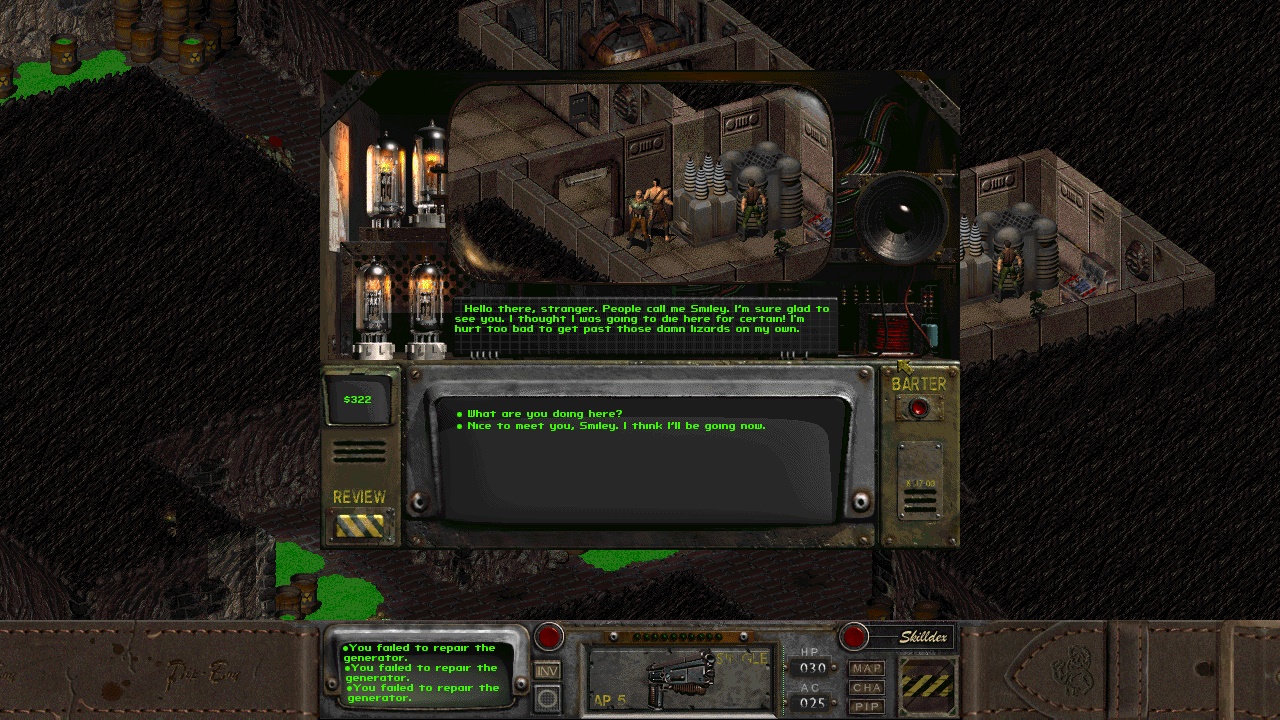Open the options button below INV
Image resolution: width=1280 pixels, height=720 pixels.
(547, 698)
